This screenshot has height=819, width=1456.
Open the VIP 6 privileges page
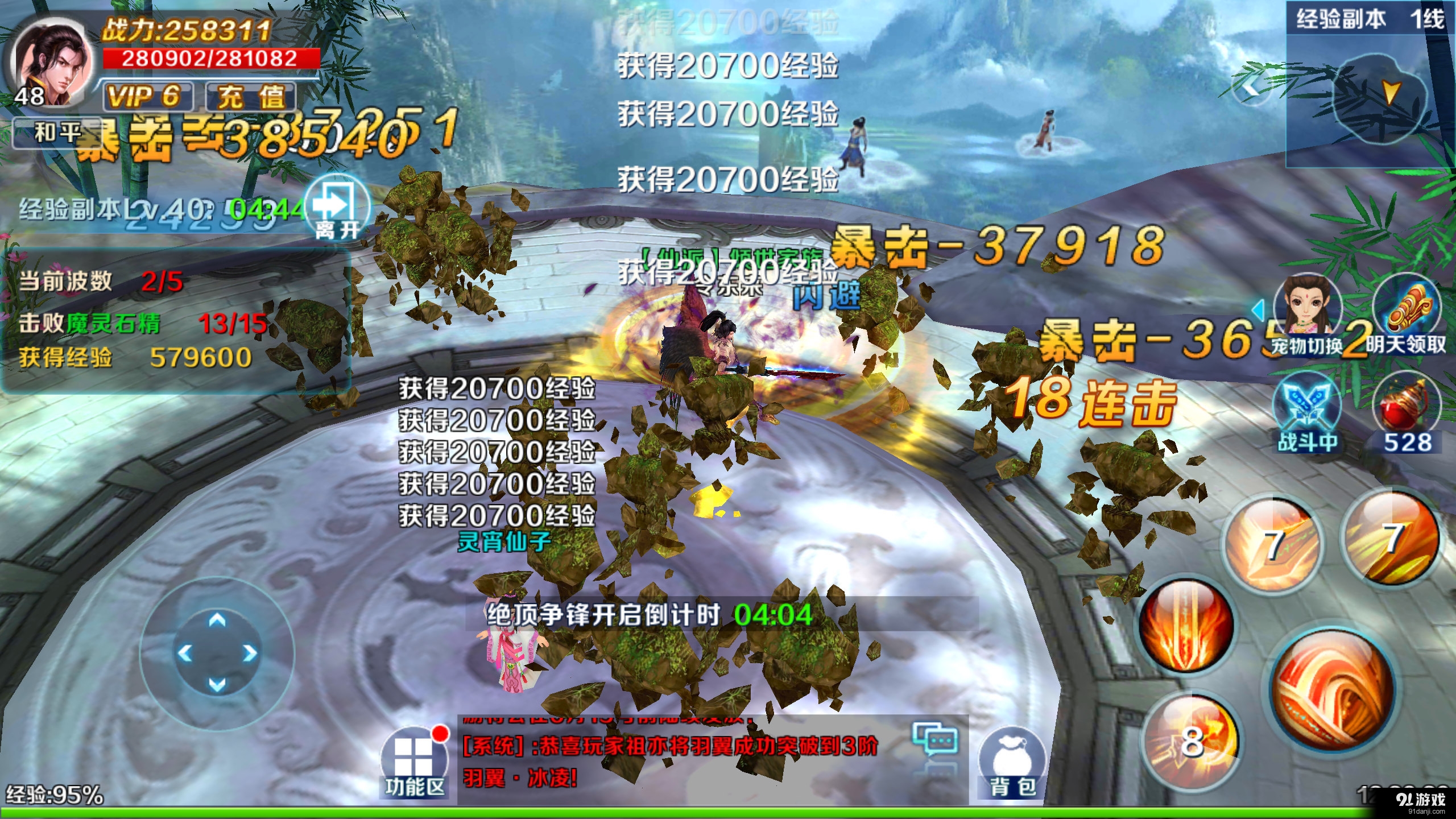tap(147, 96)
